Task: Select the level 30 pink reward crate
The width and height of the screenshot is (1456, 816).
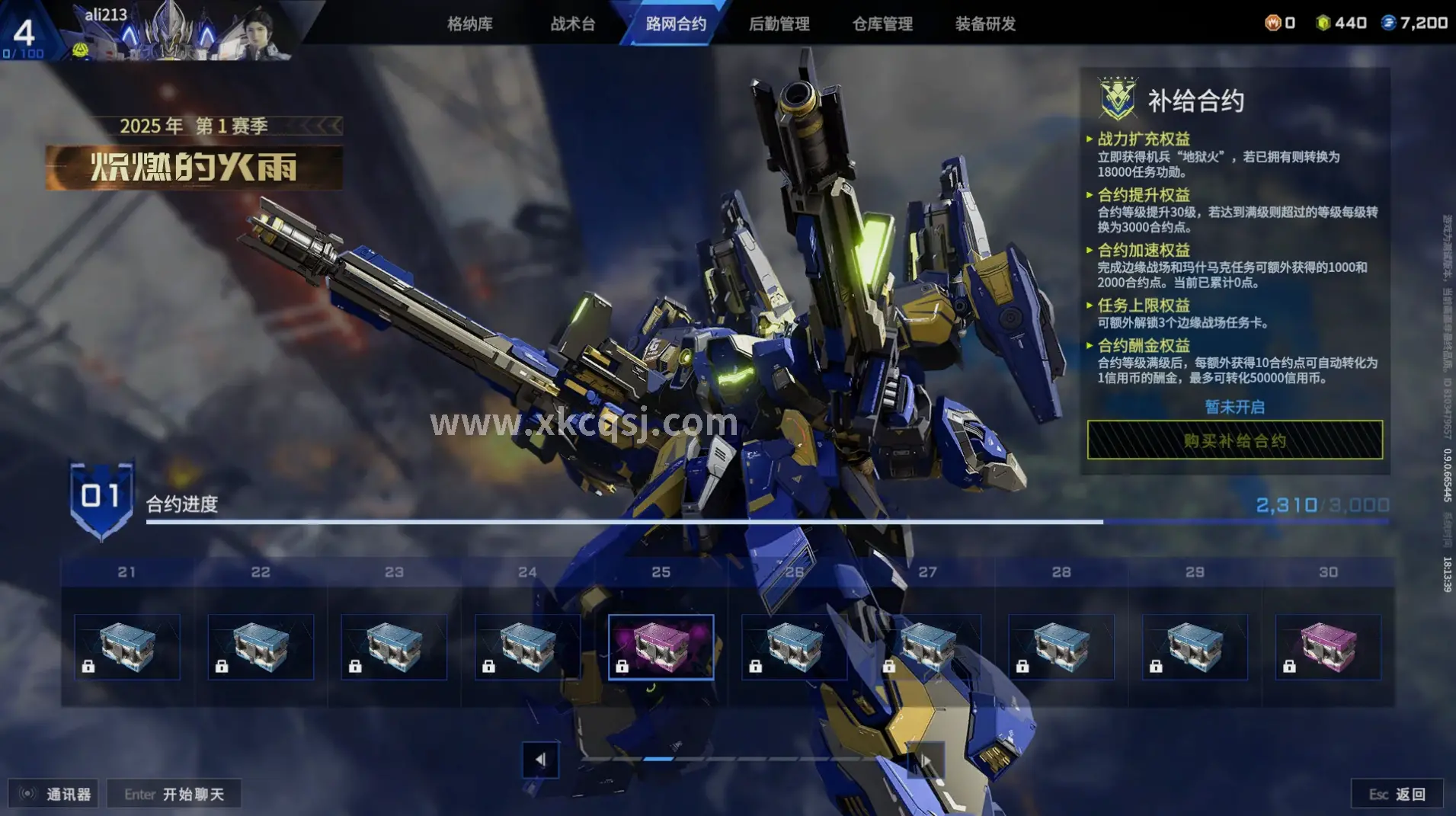Action: [1328, 647]
